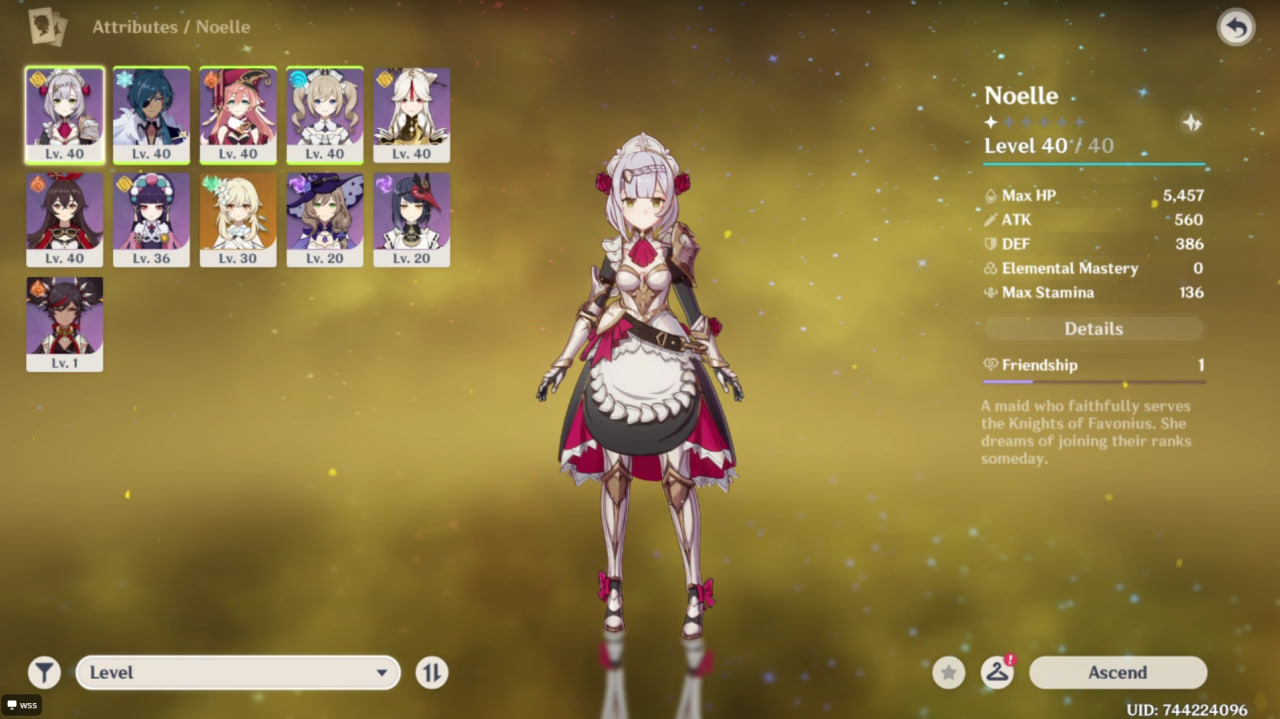Open the Details attribute panel
This screenshot has width=1280, height=719.
tap(1094, 329)
